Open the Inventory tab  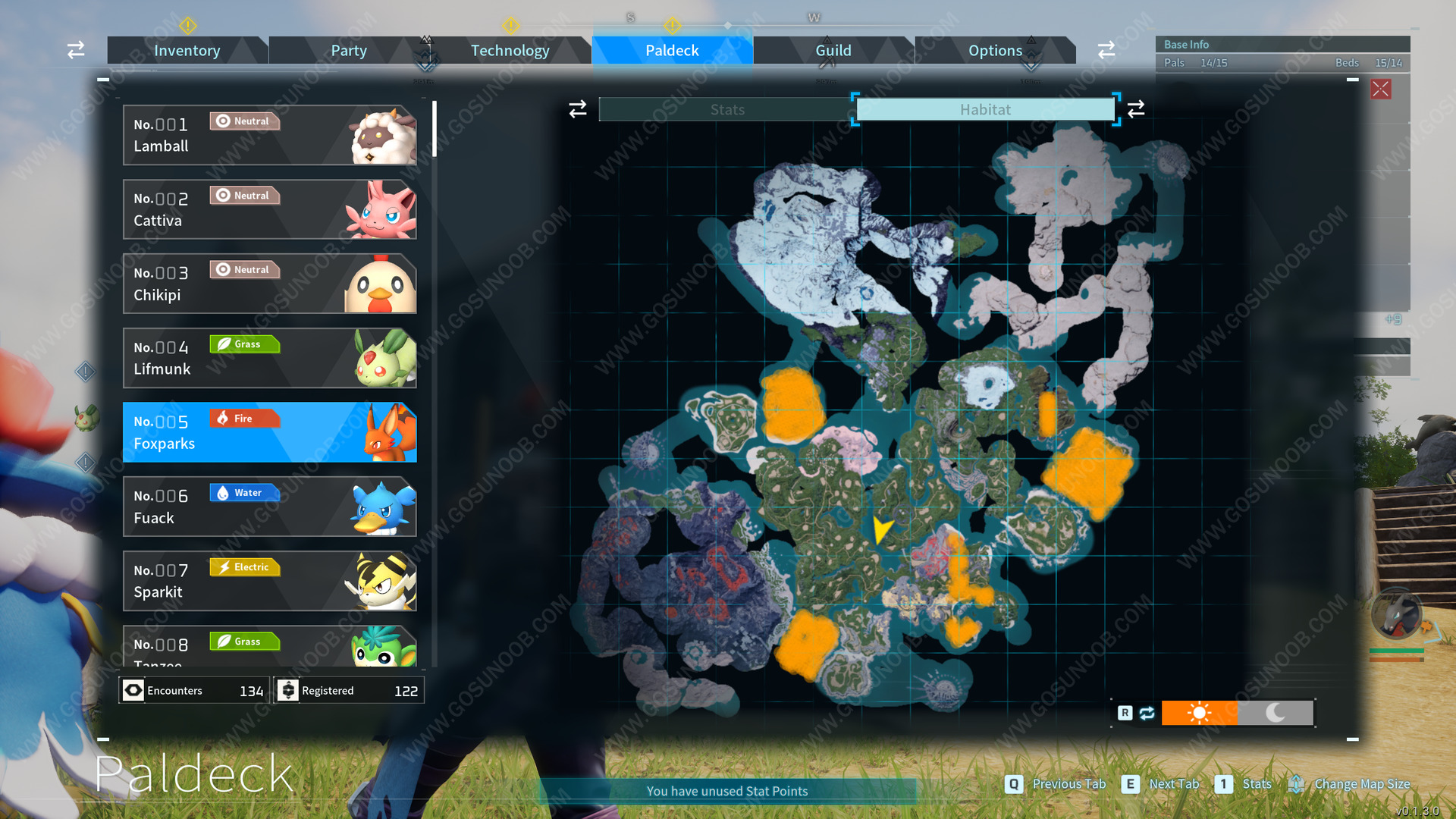click(187, 51)
